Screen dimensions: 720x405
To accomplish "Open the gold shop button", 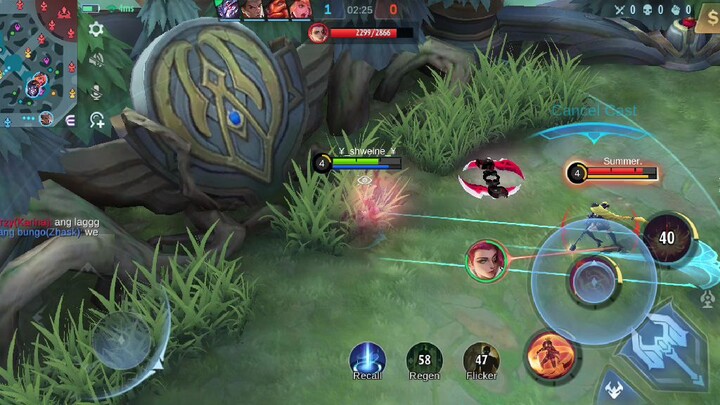I will click(x=706, y=18).
